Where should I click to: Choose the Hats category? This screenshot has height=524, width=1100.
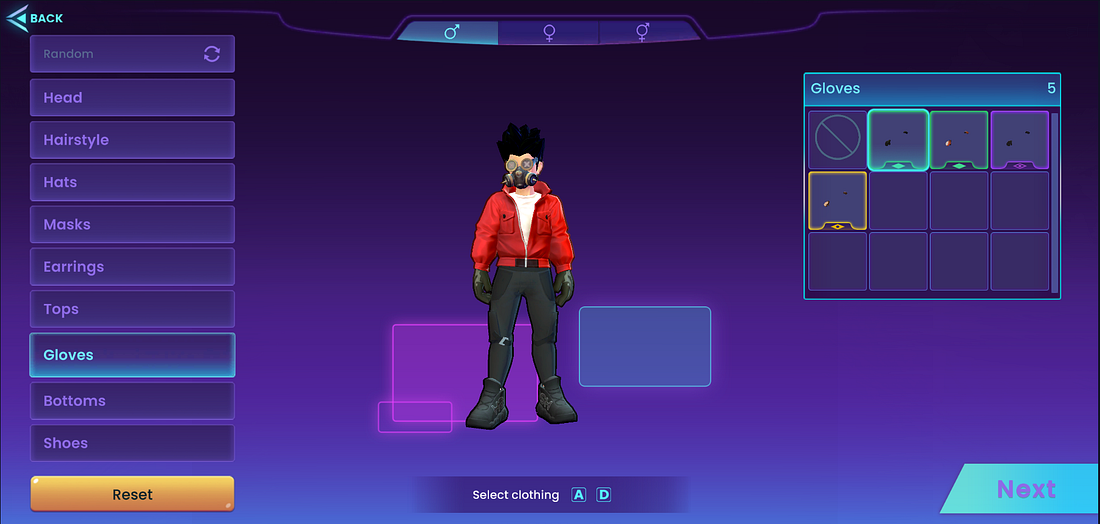click(x=132, y=182)
